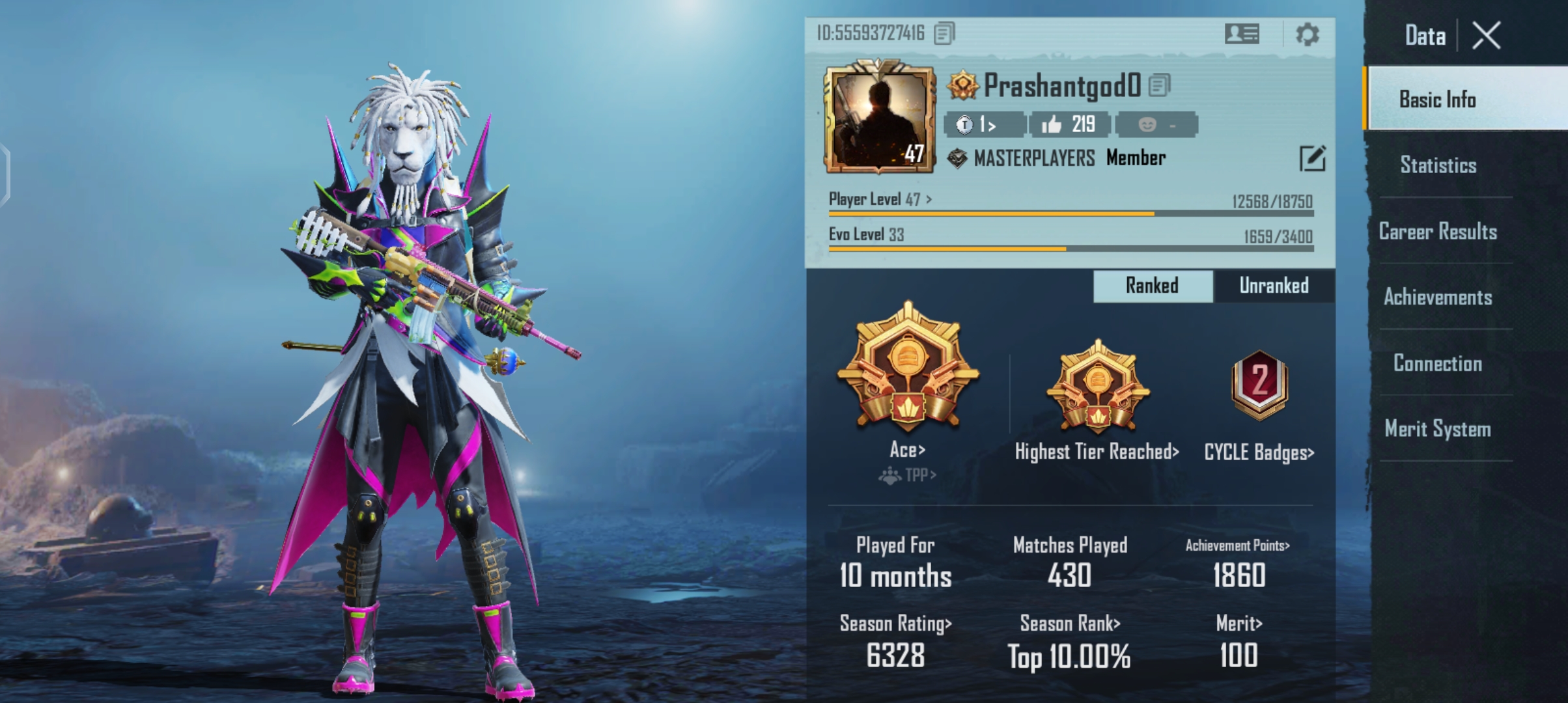
Task: Open Career Results in the sidebar
Action: (x=1437, y=231)
